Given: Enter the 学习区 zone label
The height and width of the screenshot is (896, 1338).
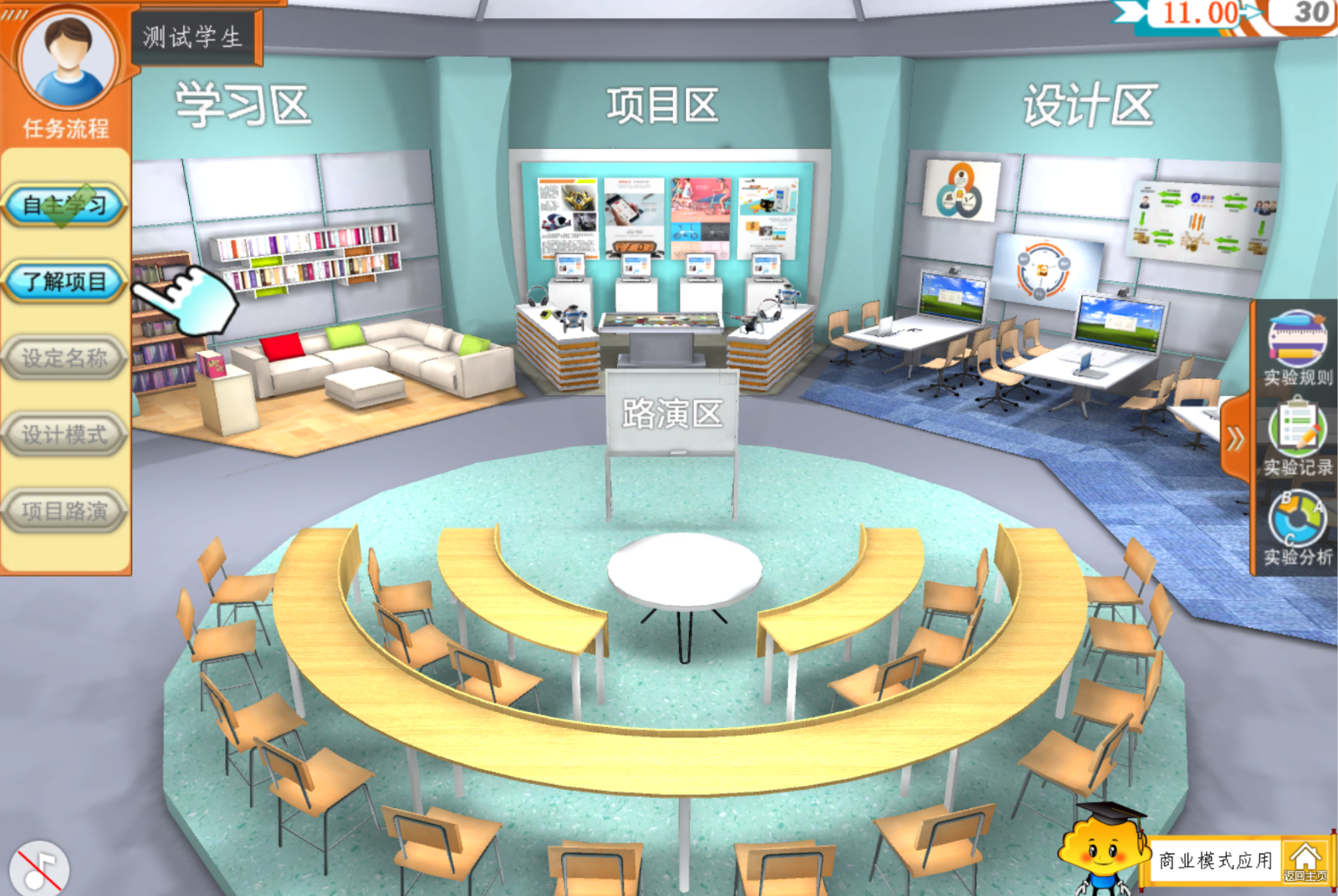Looking at the screenshot, I should (x=243, y=106).
